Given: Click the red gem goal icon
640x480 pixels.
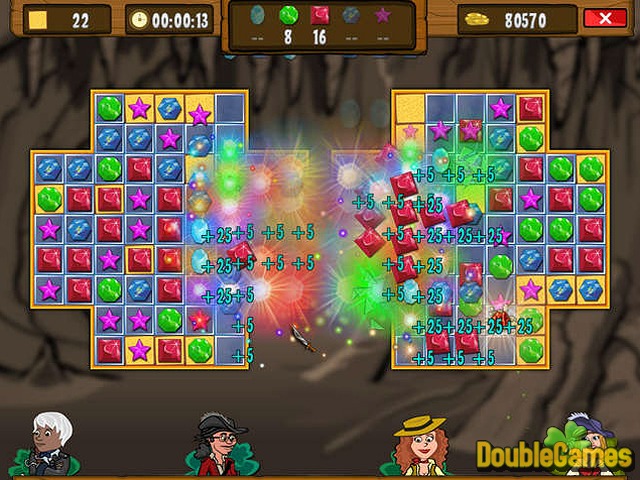Looking at the screenshot, I should pyautogui.click(x=319, y=15).
